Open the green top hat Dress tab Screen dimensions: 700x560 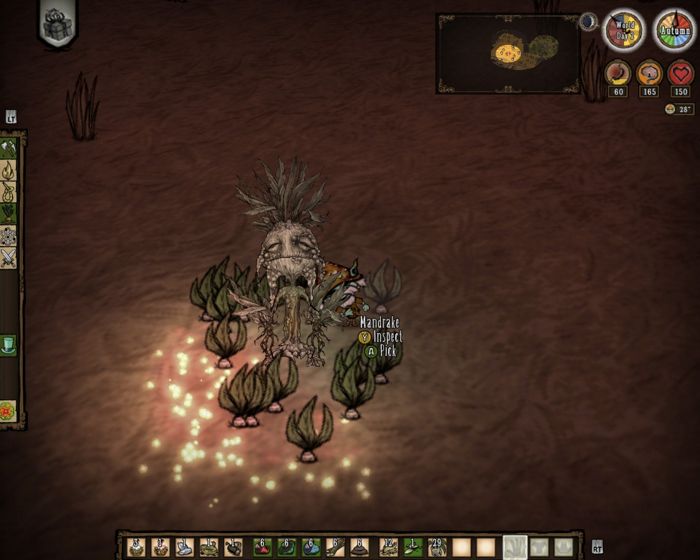[9, 345]
